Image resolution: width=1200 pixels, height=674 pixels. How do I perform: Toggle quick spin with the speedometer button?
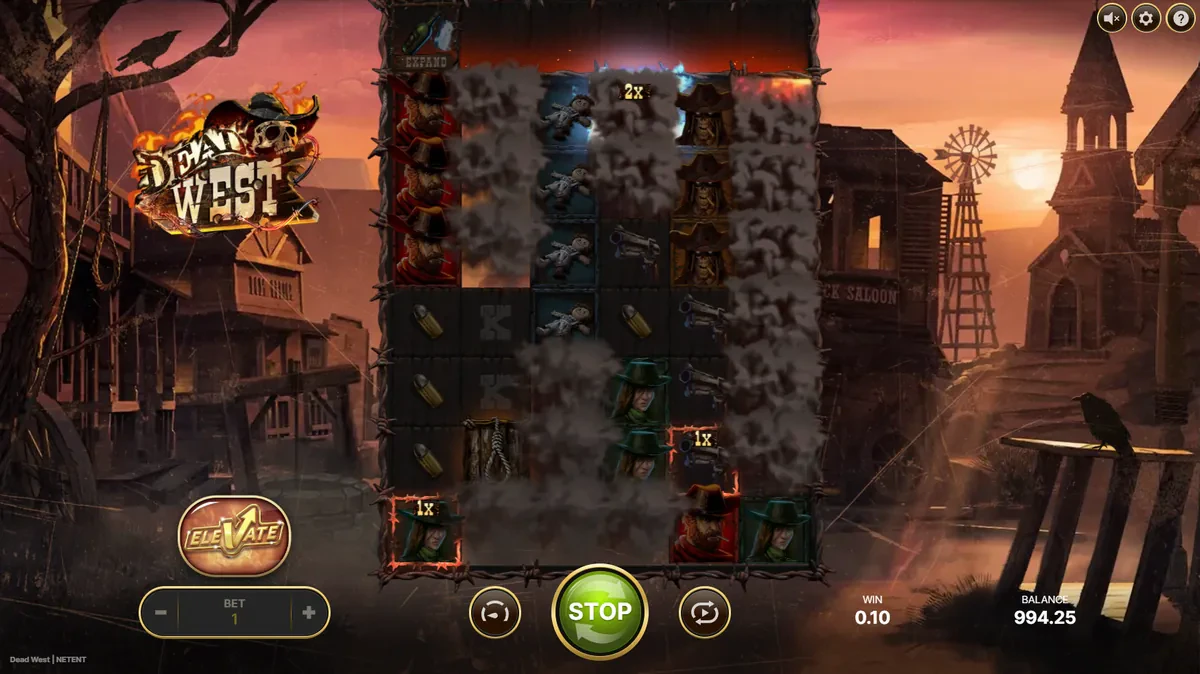495,612
